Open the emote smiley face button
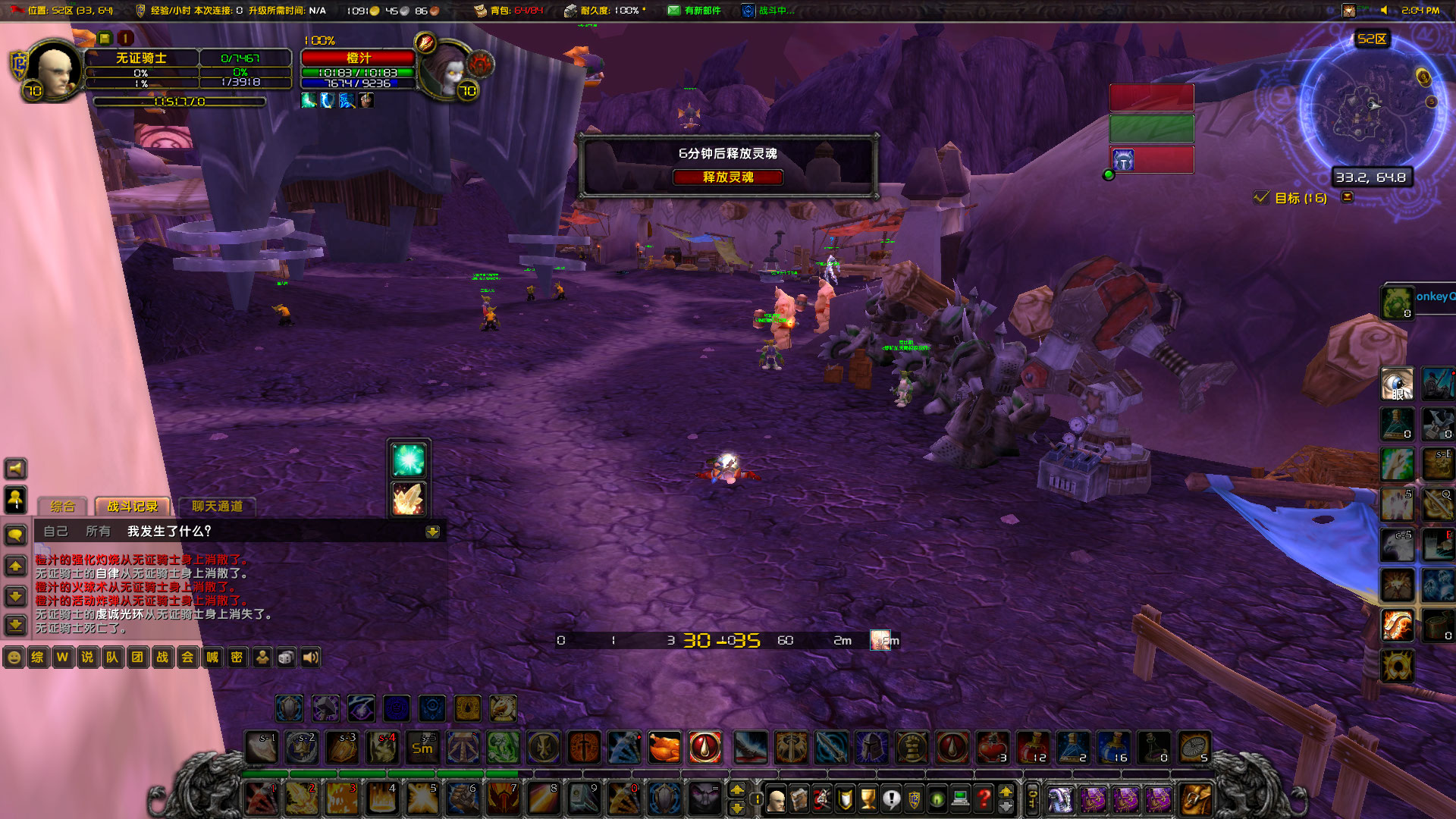This screenshot has height=819, width=1456. tap(14, 657)
